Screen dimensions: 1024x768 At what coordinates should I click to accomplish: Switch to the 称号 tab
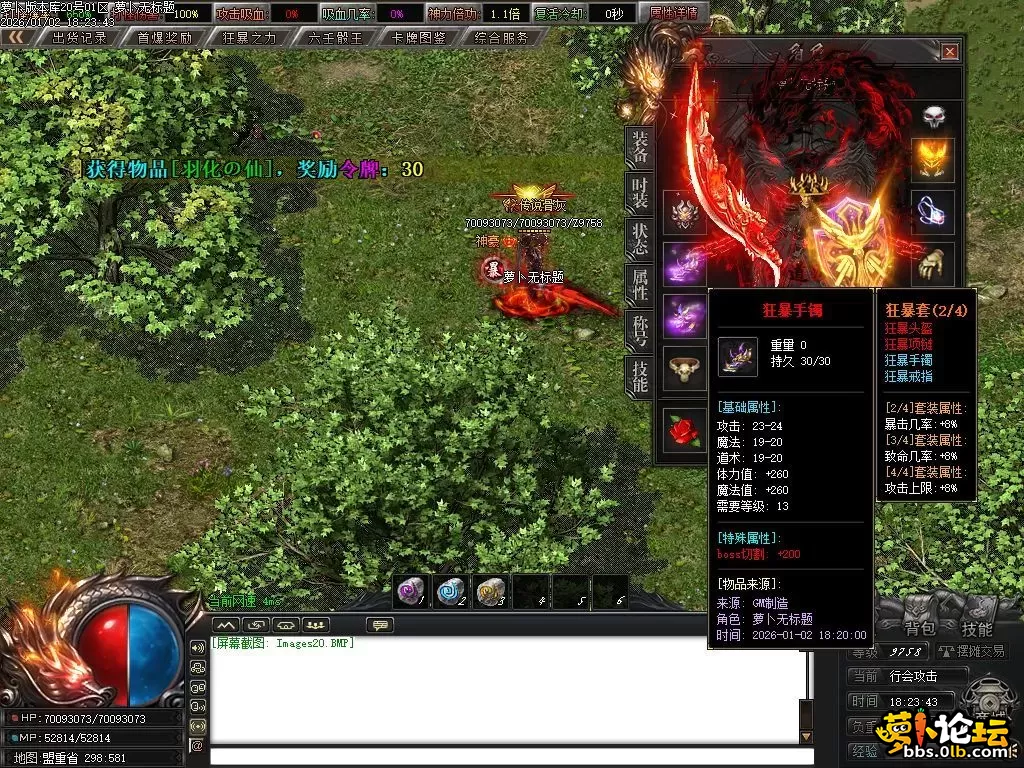click(x=639, y=330)
